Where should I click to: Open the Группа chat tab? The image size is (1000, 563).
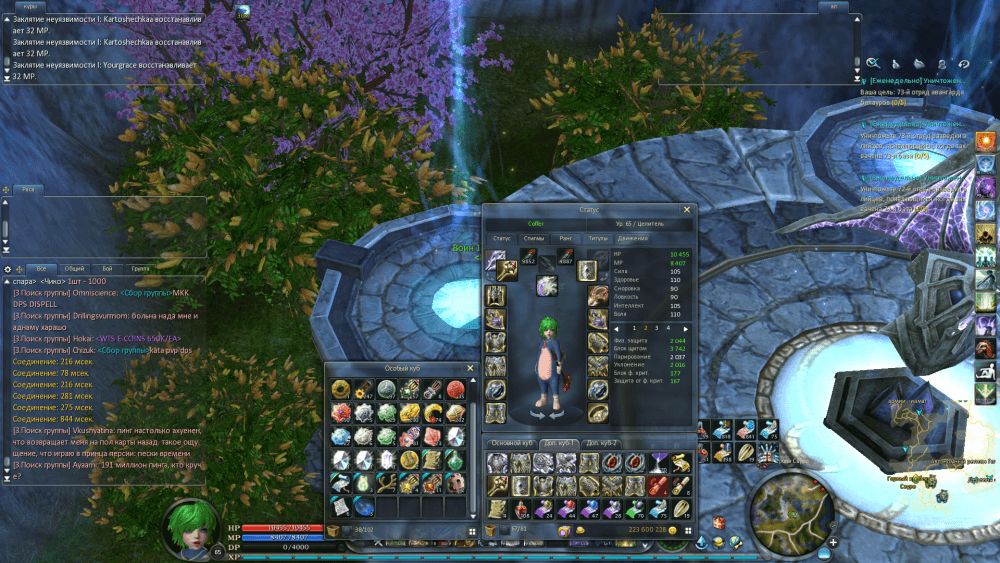click(140, 269)
